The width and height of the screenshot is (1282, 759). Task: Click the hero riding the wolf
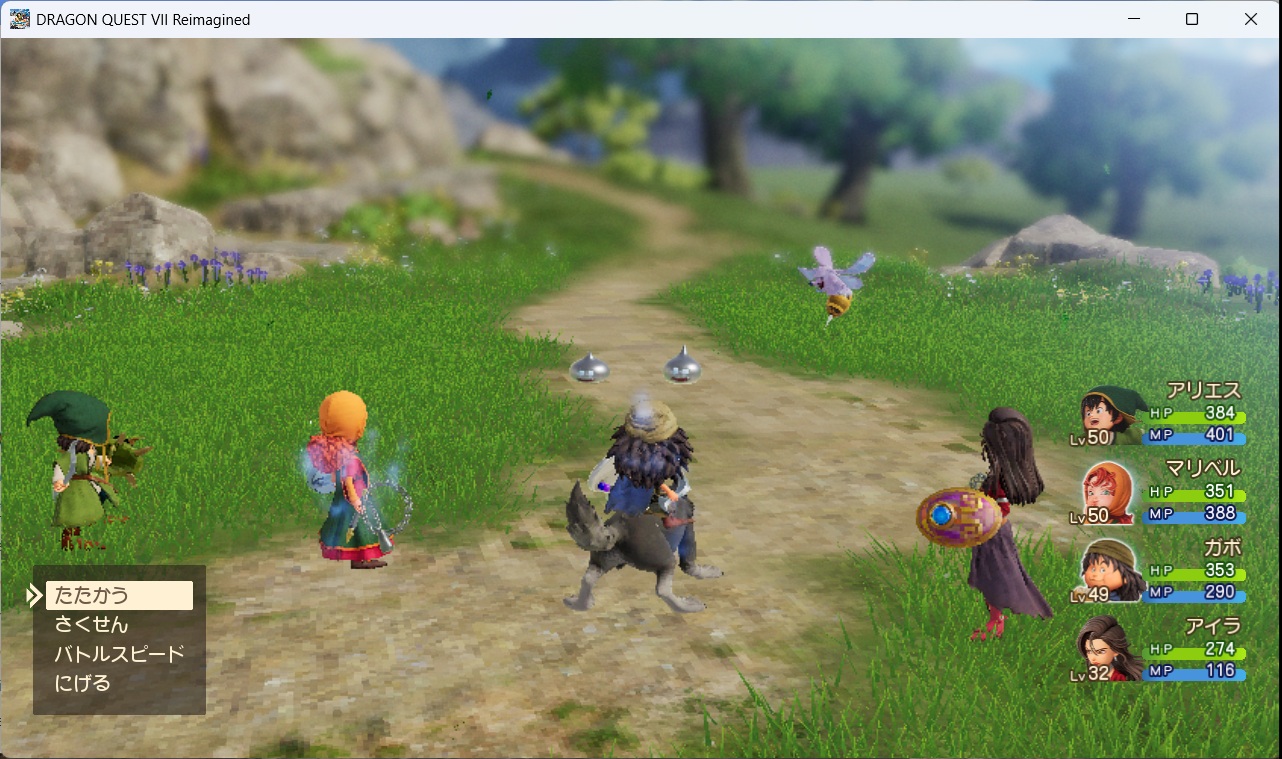pos(645,490)
